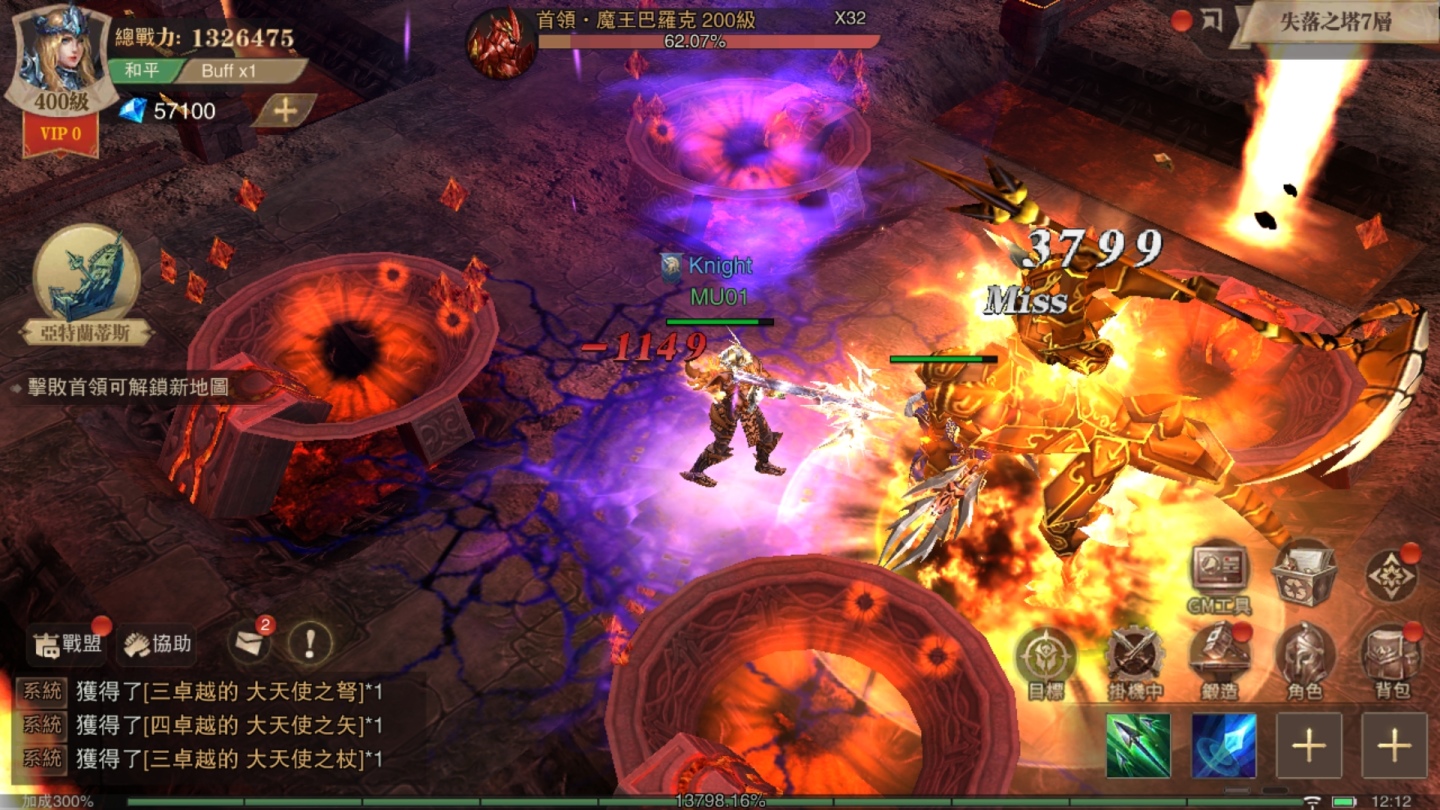Open the 鍛造 forge menu

point(1219,662)
